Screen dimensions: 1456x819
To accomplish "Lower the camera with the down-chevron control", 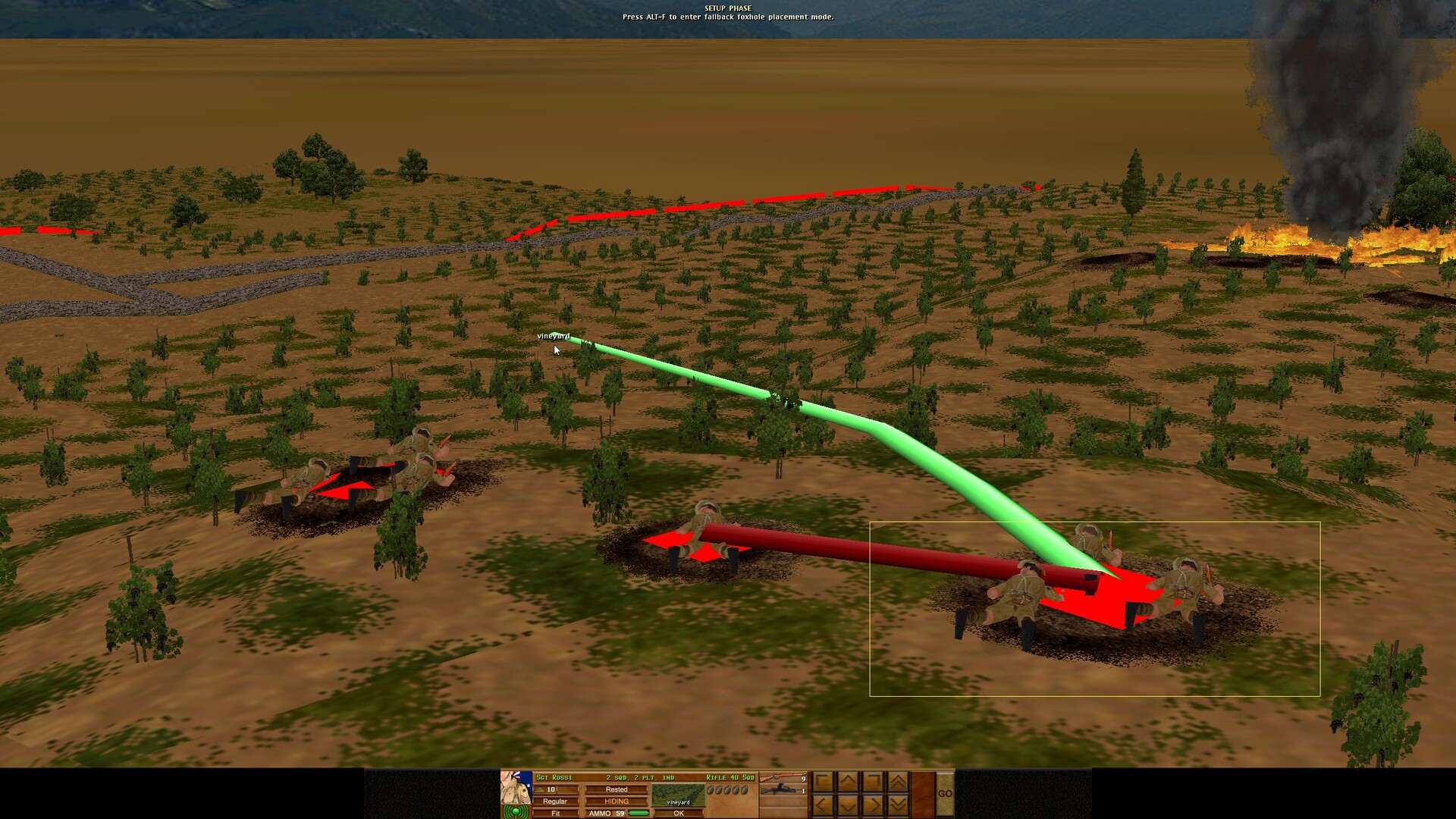I will (x=846, y=807).
